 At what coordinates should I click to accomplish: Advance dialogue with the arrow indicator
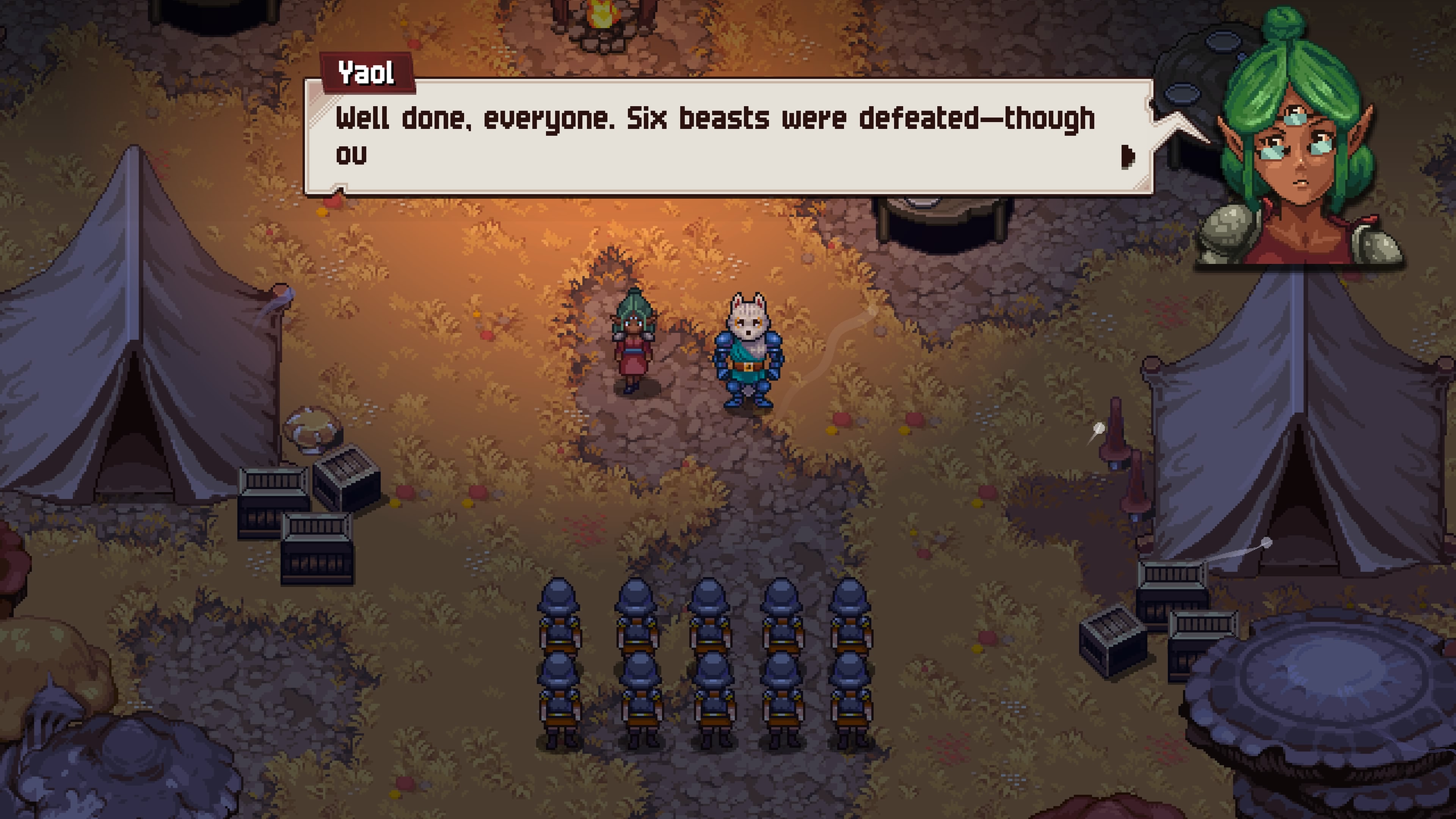[1127, 157]
